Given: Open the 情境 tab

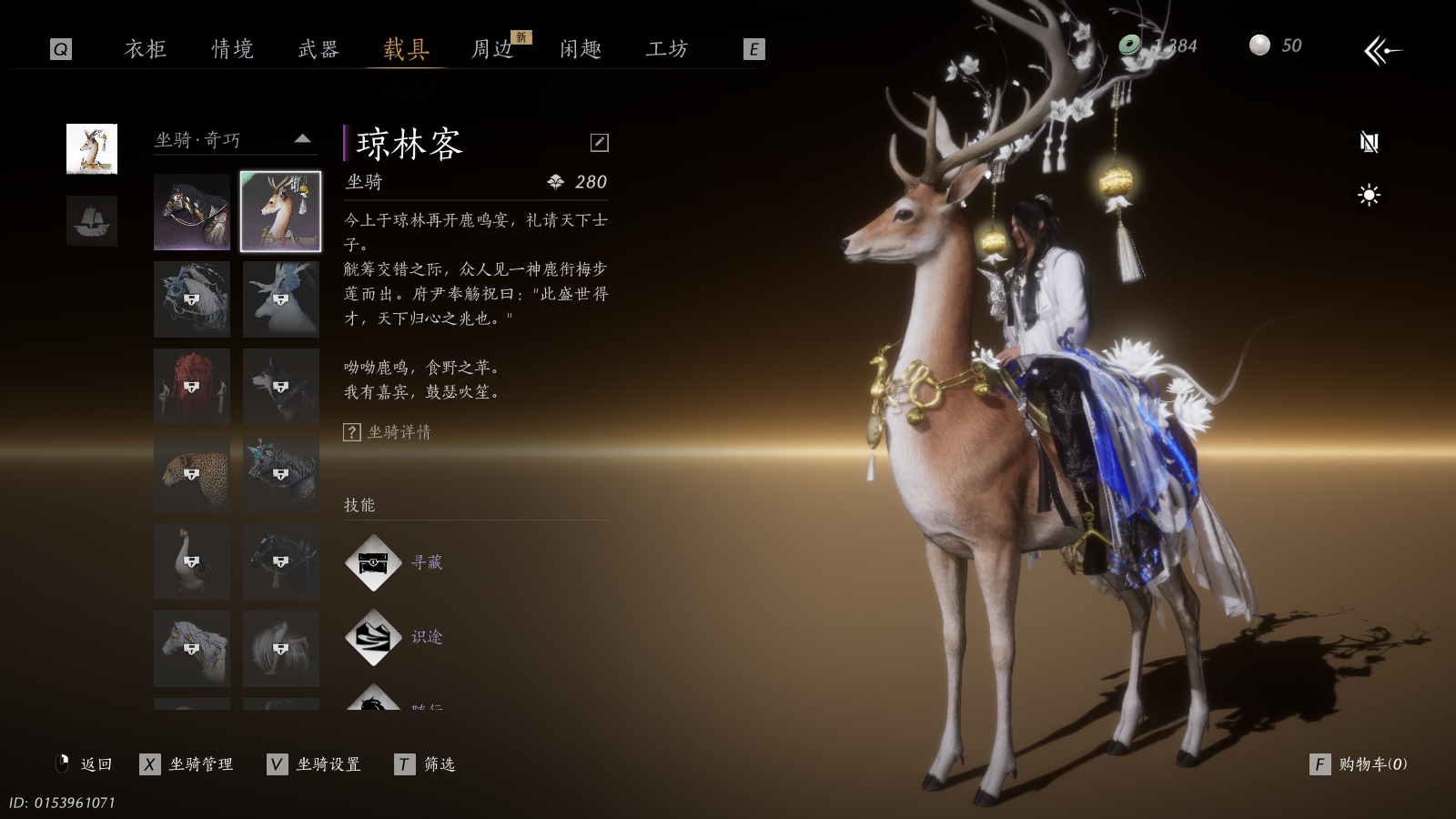Looking at the screenshot, I should coord(232,49).
